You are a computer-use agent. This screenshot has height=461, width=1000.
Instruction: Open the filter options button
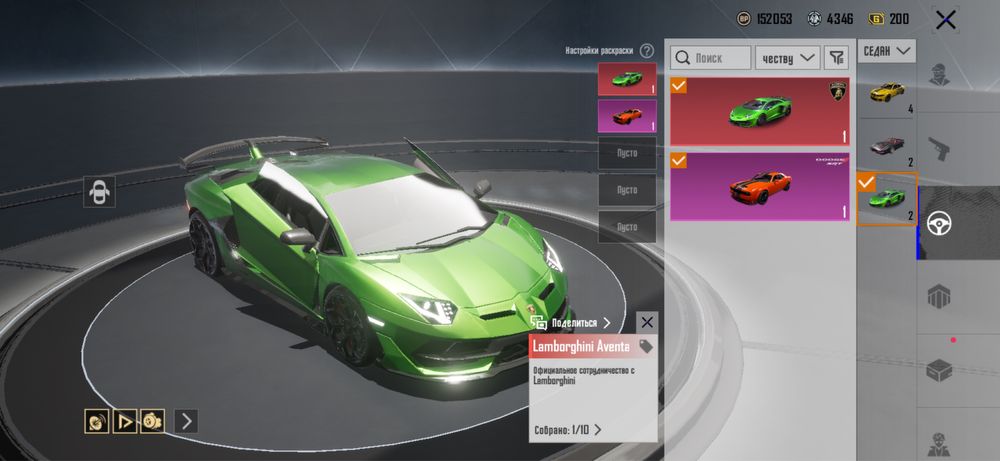(835, 58)
